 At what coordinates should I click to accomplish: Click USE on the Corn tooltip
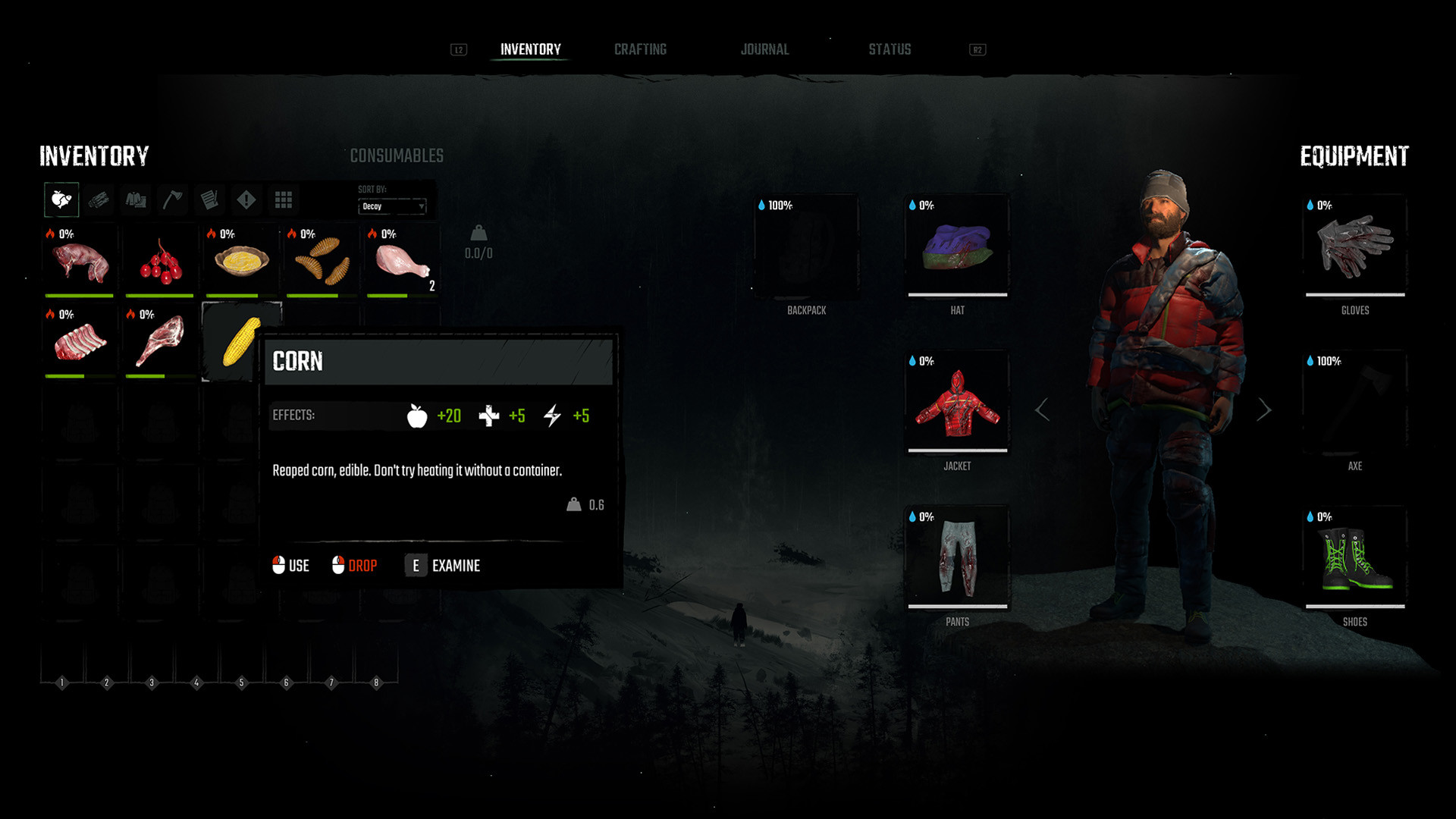point(291,566)
